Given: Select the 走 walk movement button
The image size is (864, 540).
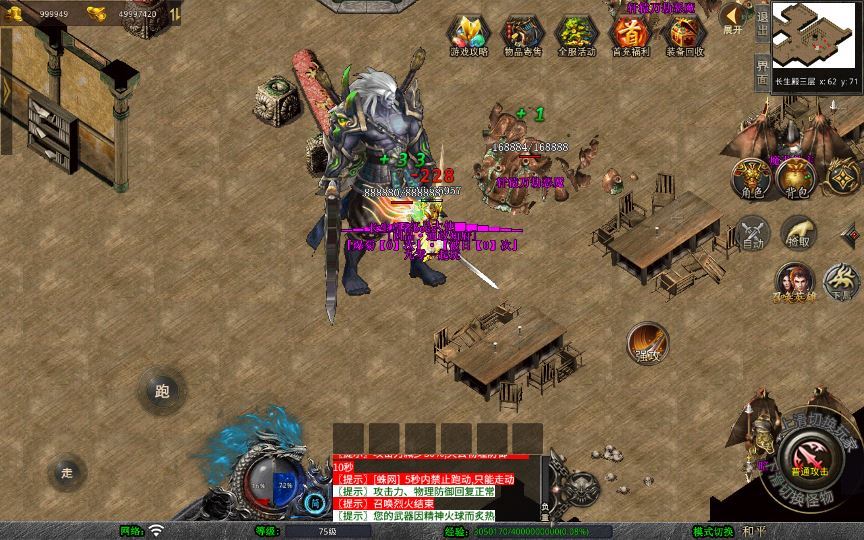Looking at the screenshot, I should (67, 472).
